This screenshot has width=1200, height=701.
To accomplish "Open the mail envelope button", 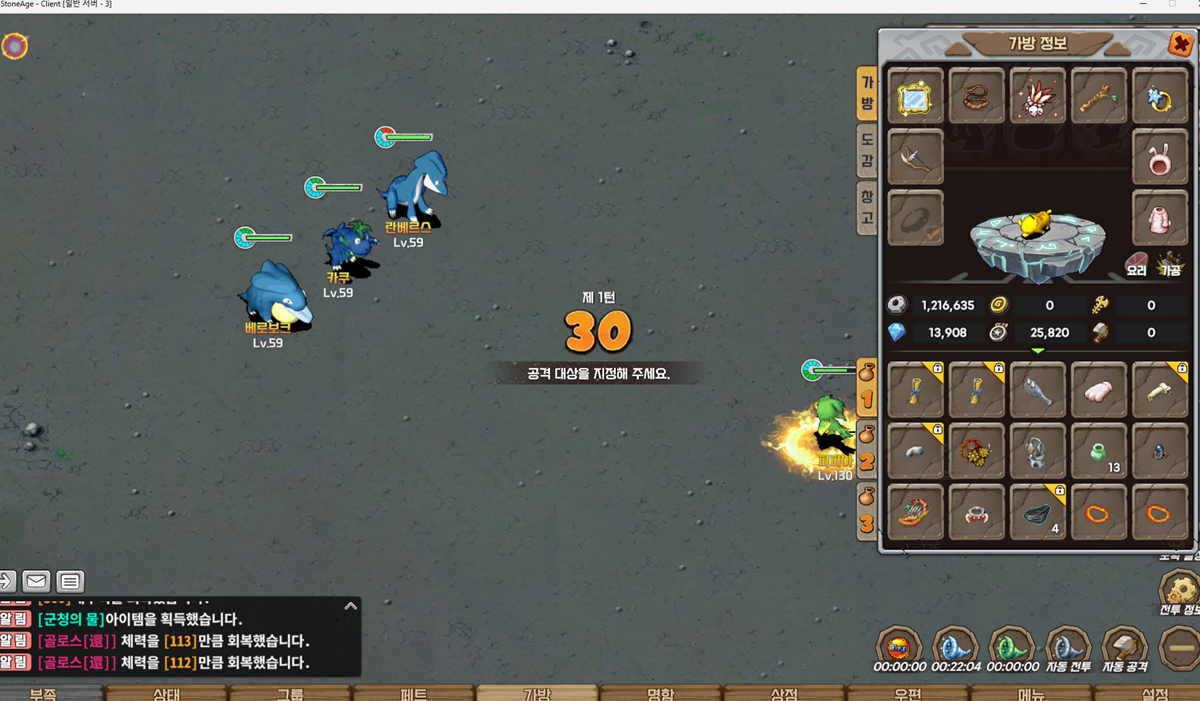I will pyautogui.click(x=36, y=581).
